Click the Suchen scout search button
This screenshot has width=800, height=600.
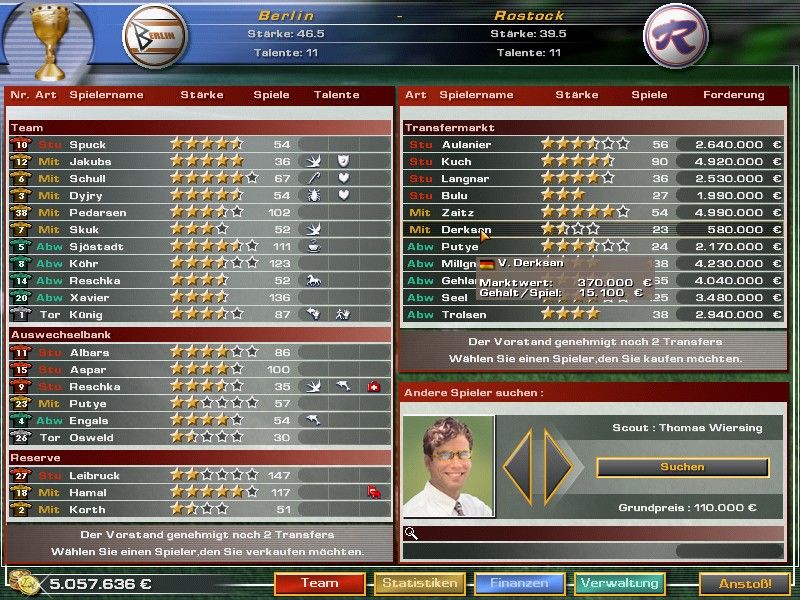click(682, 467)
